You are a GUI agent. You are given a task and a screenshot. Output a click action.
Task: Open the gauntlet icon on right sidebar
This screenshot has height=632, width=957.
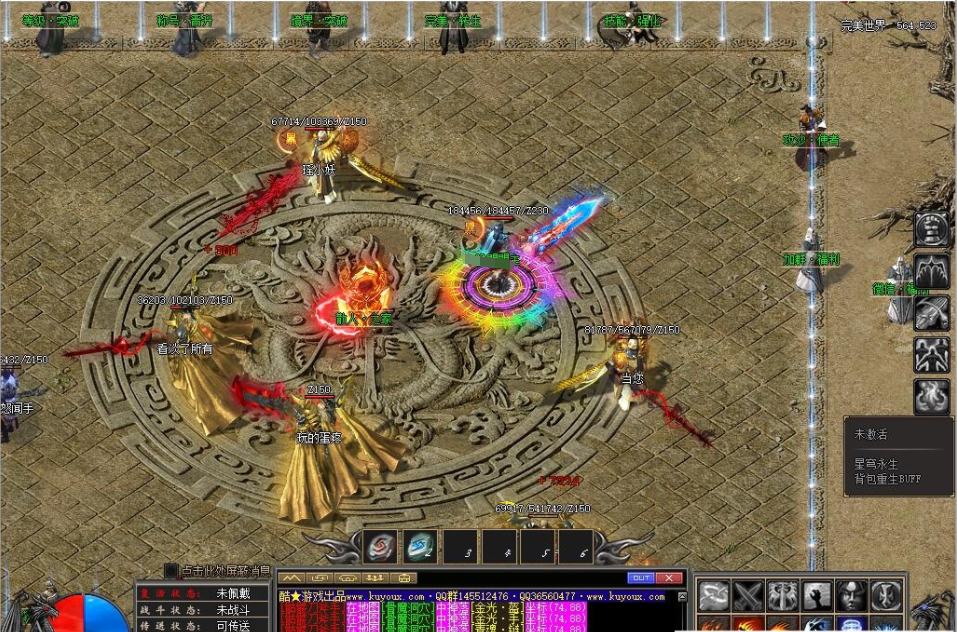(932, 312)
